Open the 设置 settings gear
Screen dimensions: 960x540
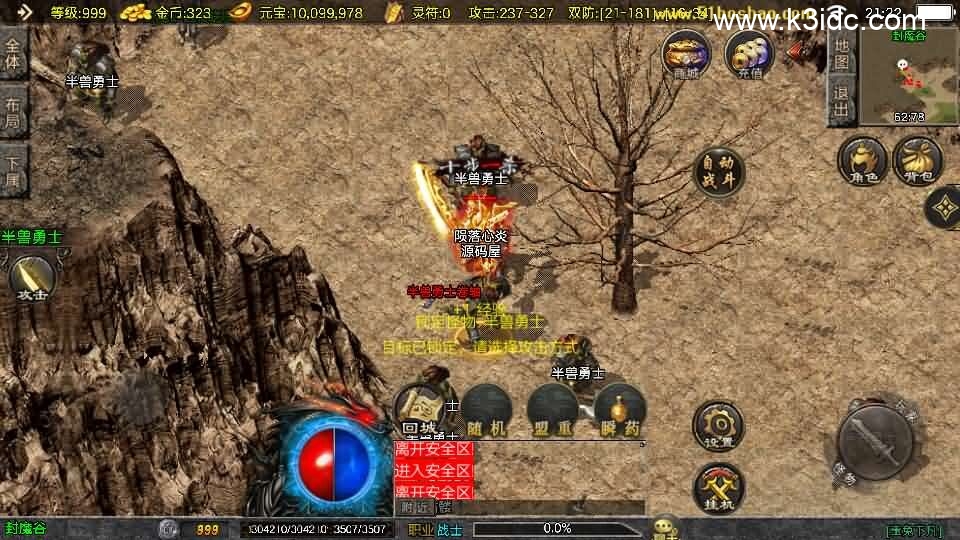[717, 425]
